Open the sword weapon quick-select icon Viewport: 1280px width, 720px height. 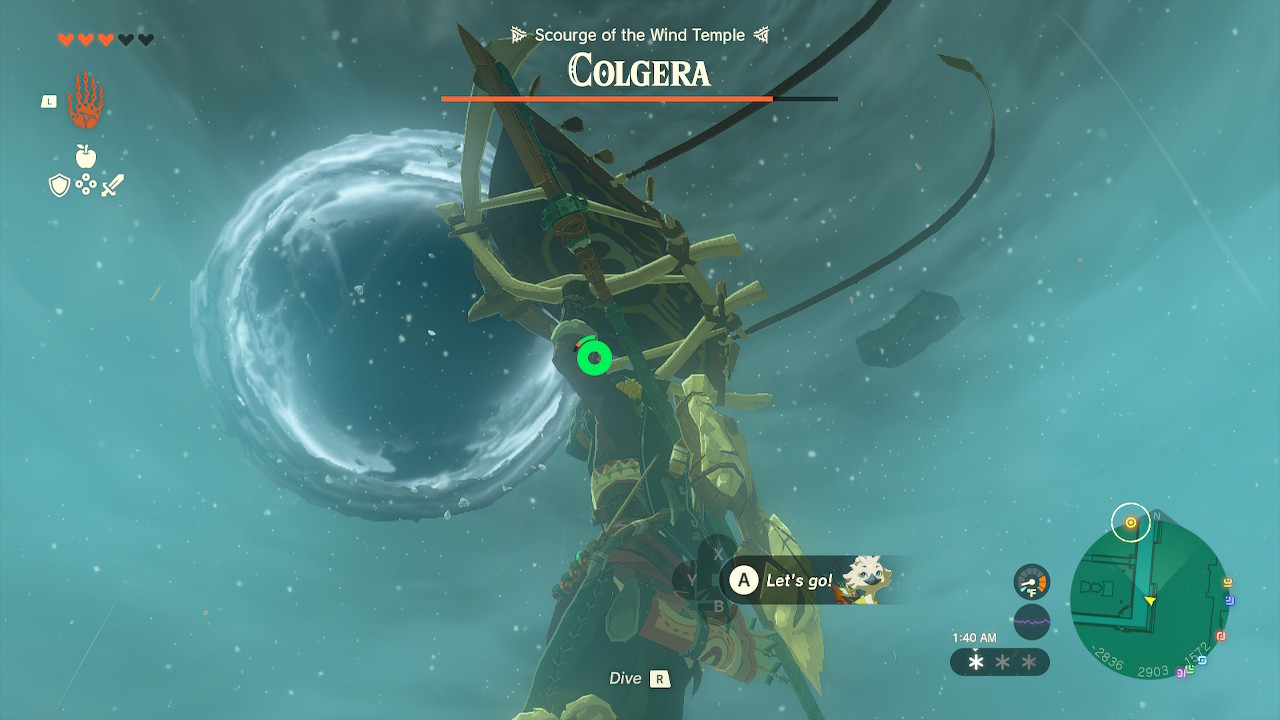click(112, 185)
